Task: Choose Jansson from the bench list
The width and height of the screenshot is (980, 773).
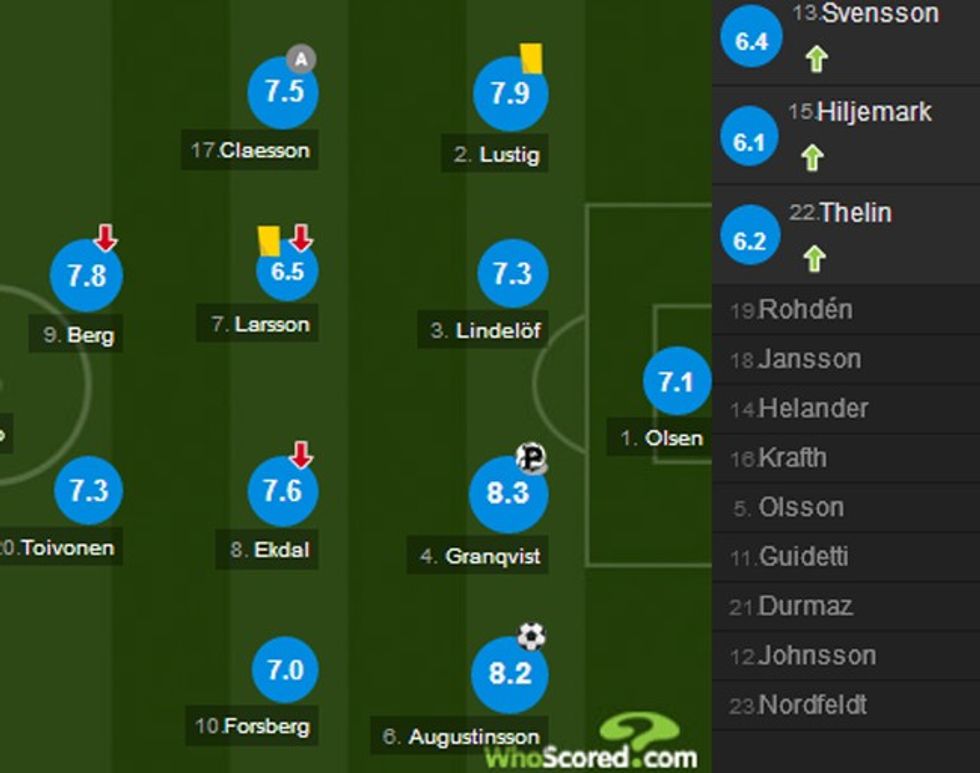Action: (808, 359)
